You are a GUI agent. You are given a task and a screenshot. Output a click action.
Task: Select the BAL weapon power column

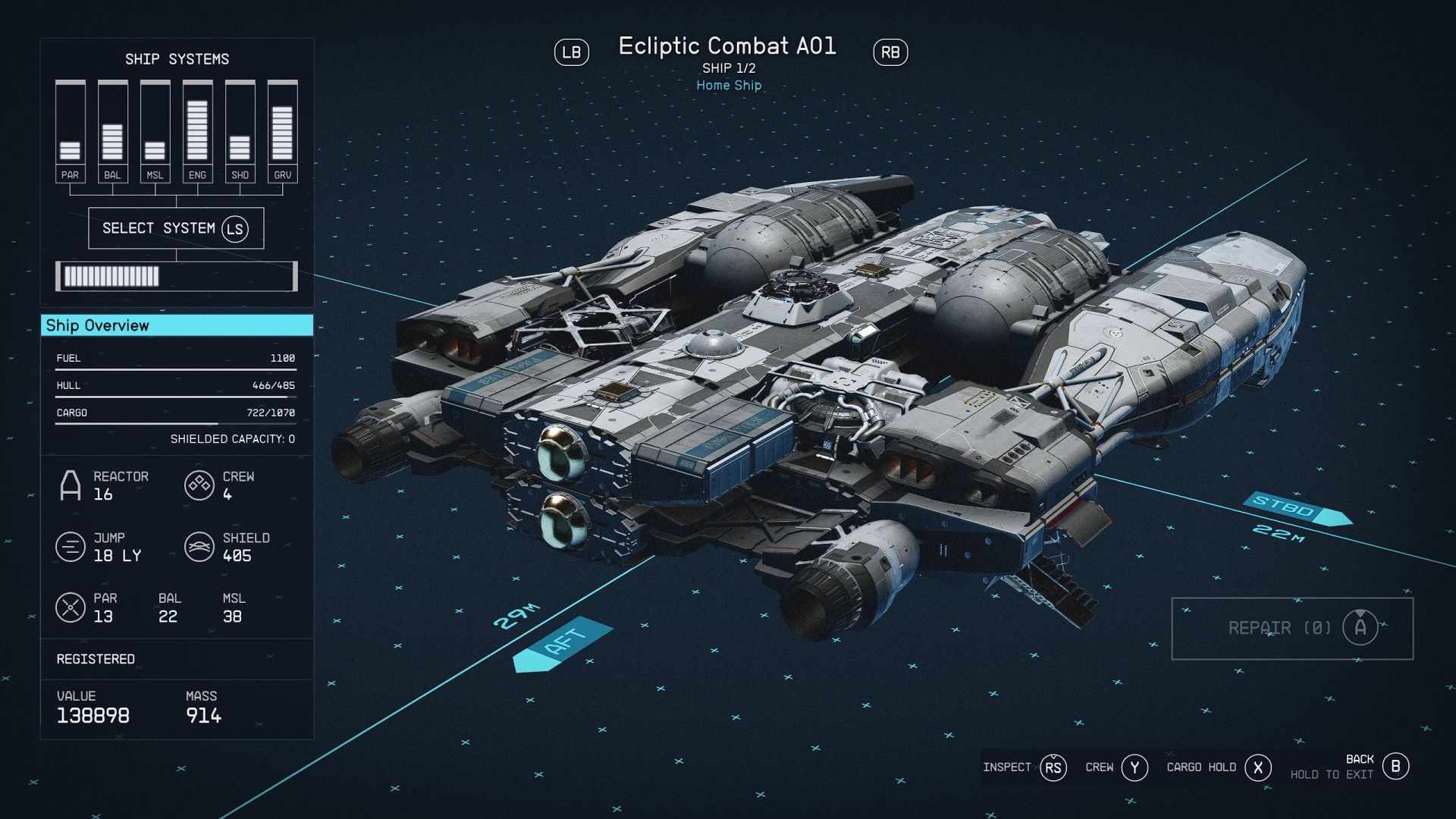[x=112, y=131]
